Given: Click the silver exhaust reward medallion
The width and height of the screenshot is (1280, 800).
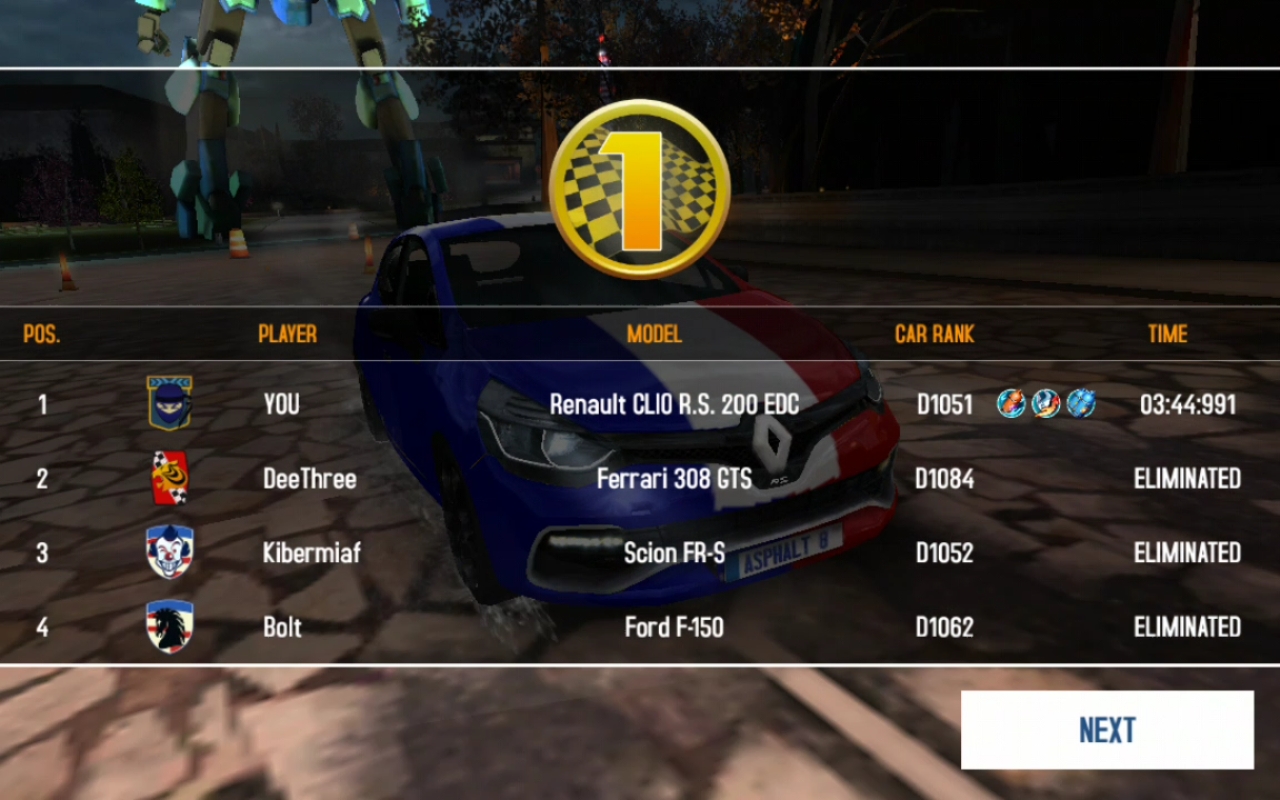Looking at the screenshot, I should click(1046, 404).
